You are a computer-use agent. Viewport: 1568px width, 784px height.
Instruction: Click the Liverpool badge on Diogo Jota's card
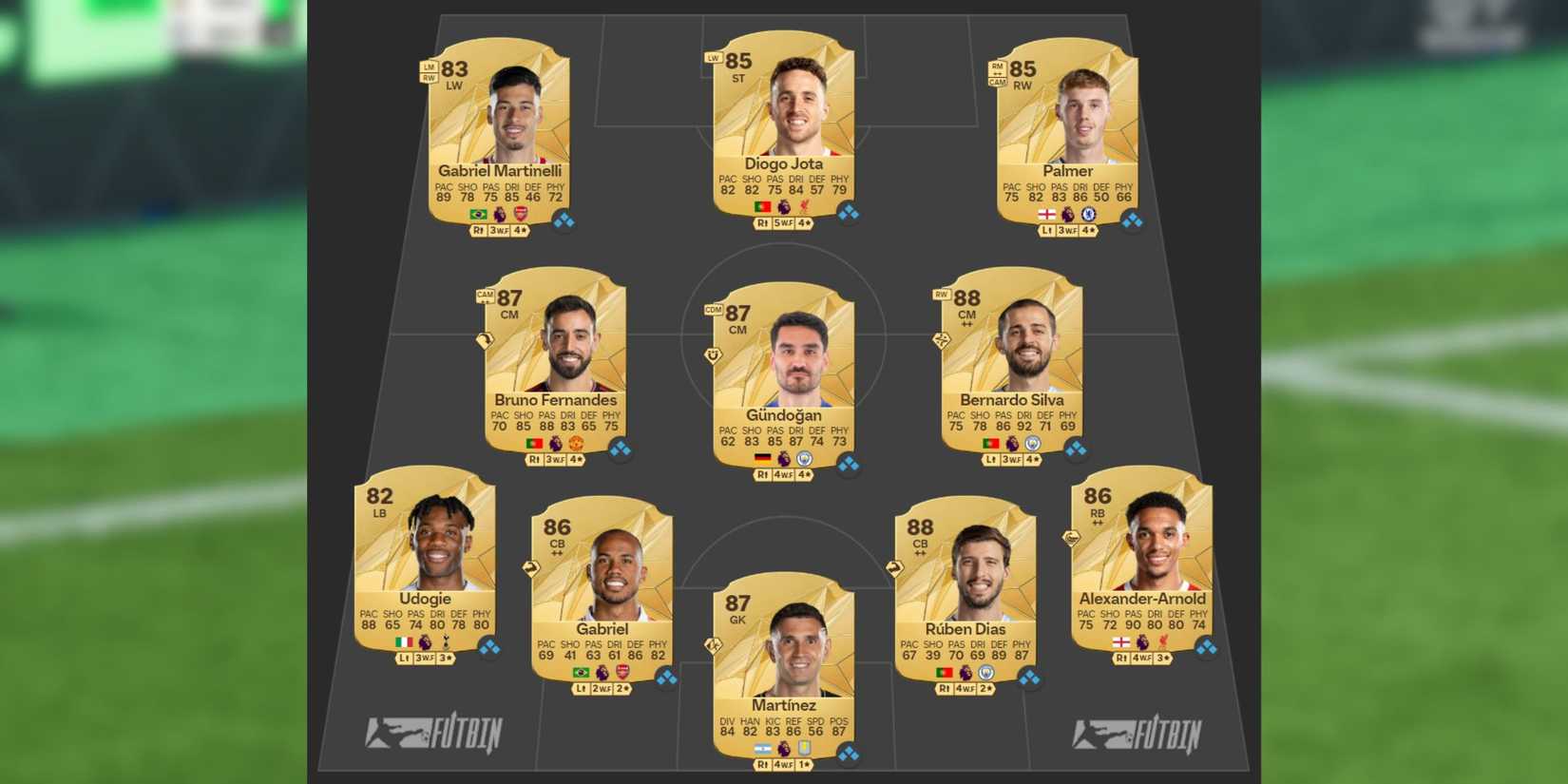point(805,206)
